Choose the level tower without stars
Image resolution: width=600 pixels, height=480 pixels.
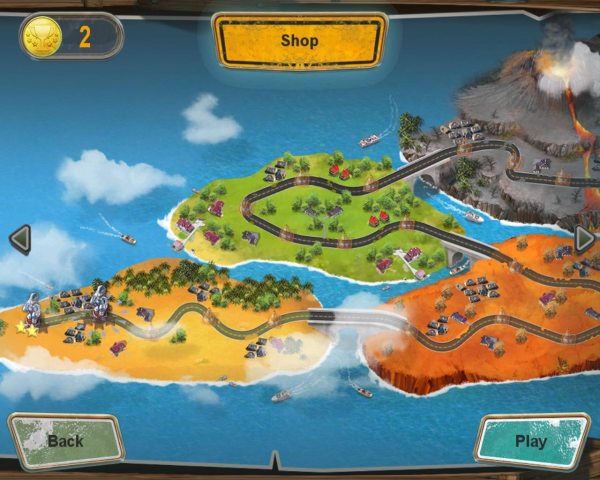[x=99, y=302]
